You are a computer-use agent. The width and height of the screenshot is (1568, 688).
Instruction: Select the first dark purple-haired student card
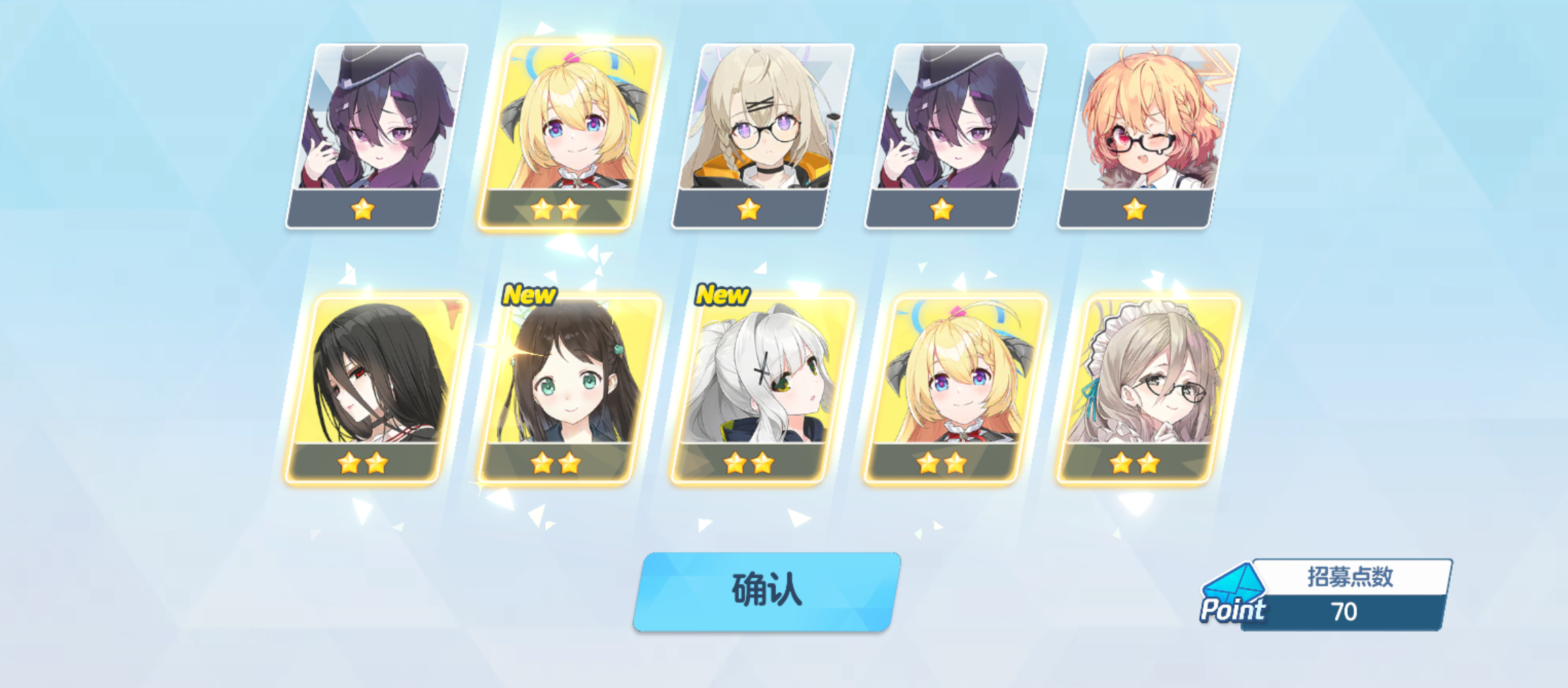pyautogui.click(x=364, y=130)
